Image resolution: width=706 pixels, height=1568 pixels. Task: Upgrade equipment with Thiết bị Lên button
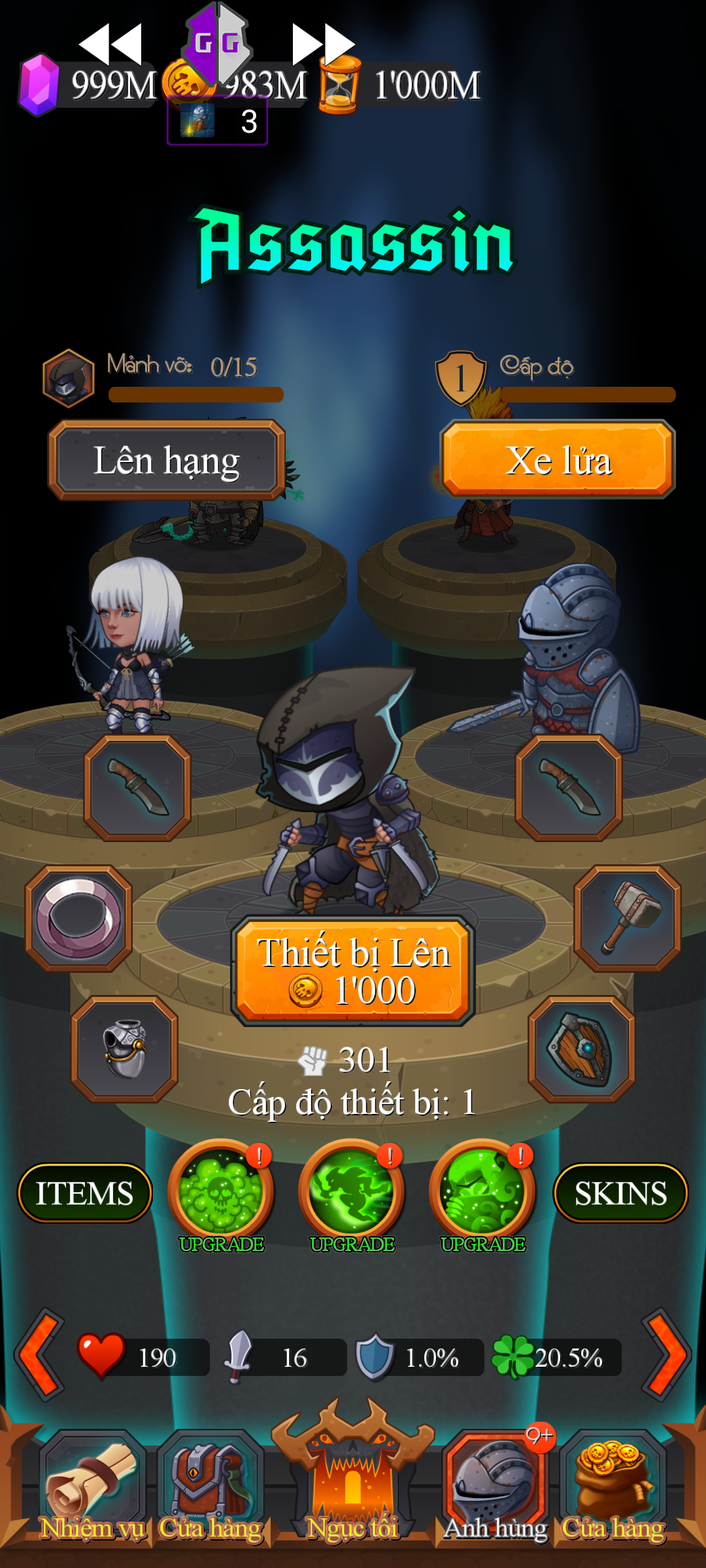[352, 971]
